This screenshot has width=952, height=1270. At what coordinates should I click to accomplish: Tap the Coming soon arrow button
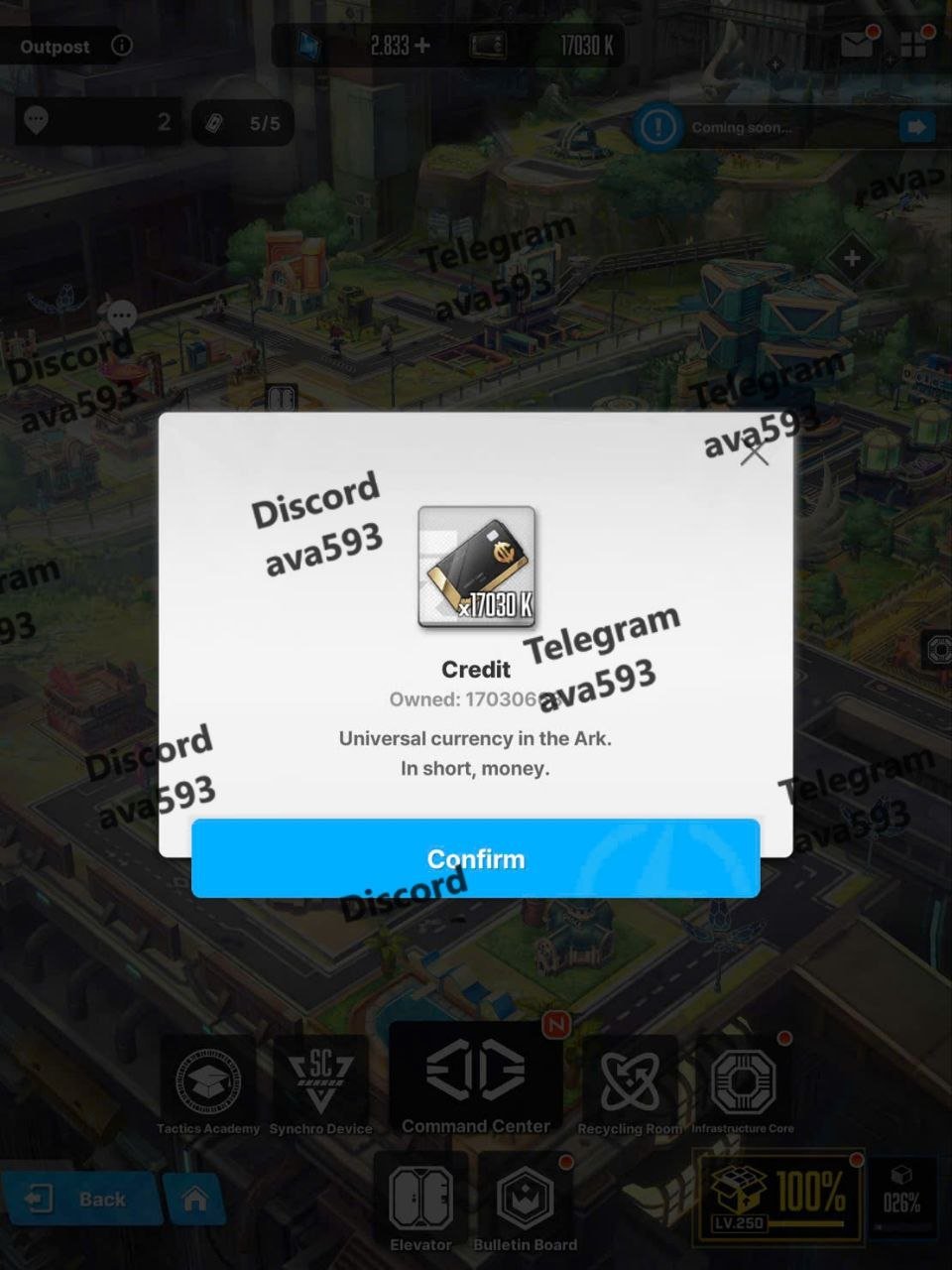pyautogui.click(x=916, y=127)
